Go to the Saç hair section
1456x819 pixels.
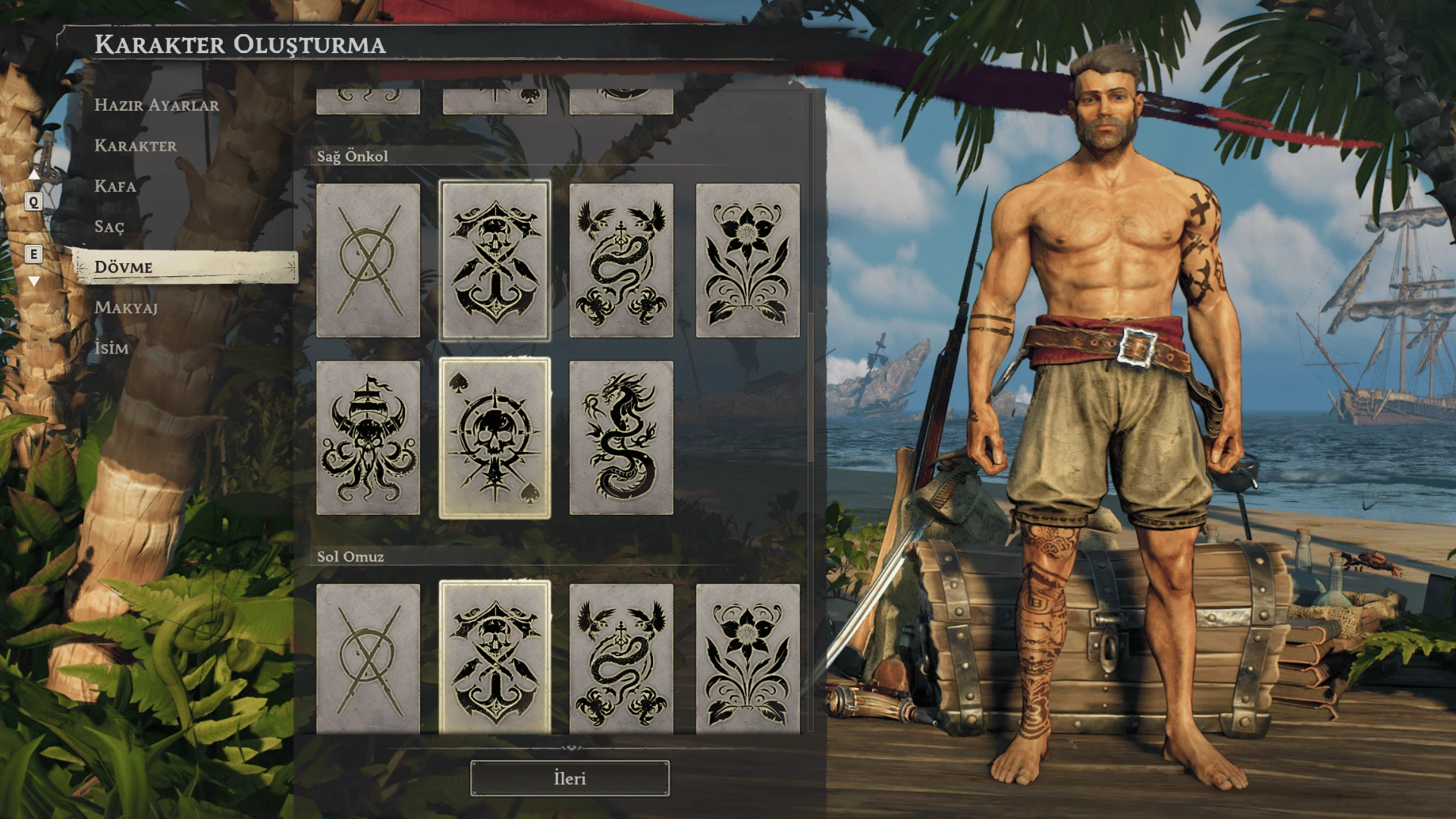coord(109,227)
